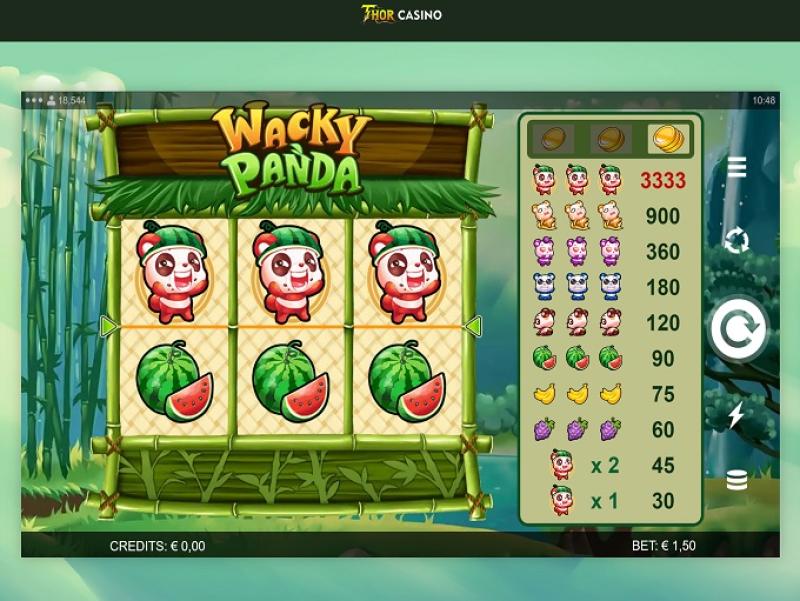Switch to the three-coin gold stack tab
This screenshot has width=800, height=601.
[x=669, y=138]
